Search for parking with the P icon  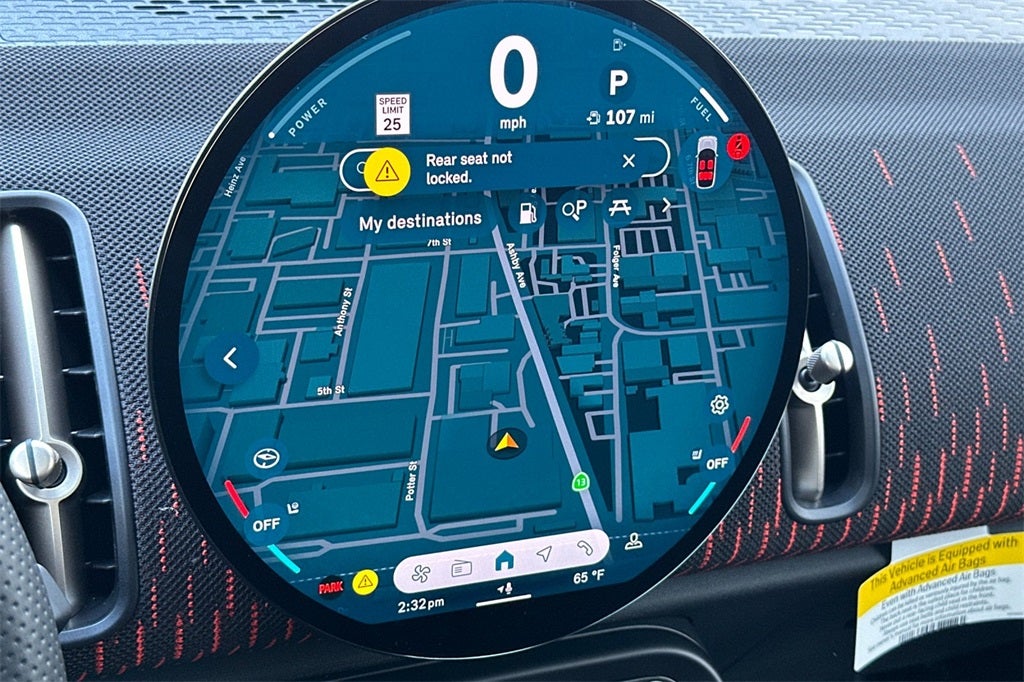pyautogui.click(x=575, y=208)
